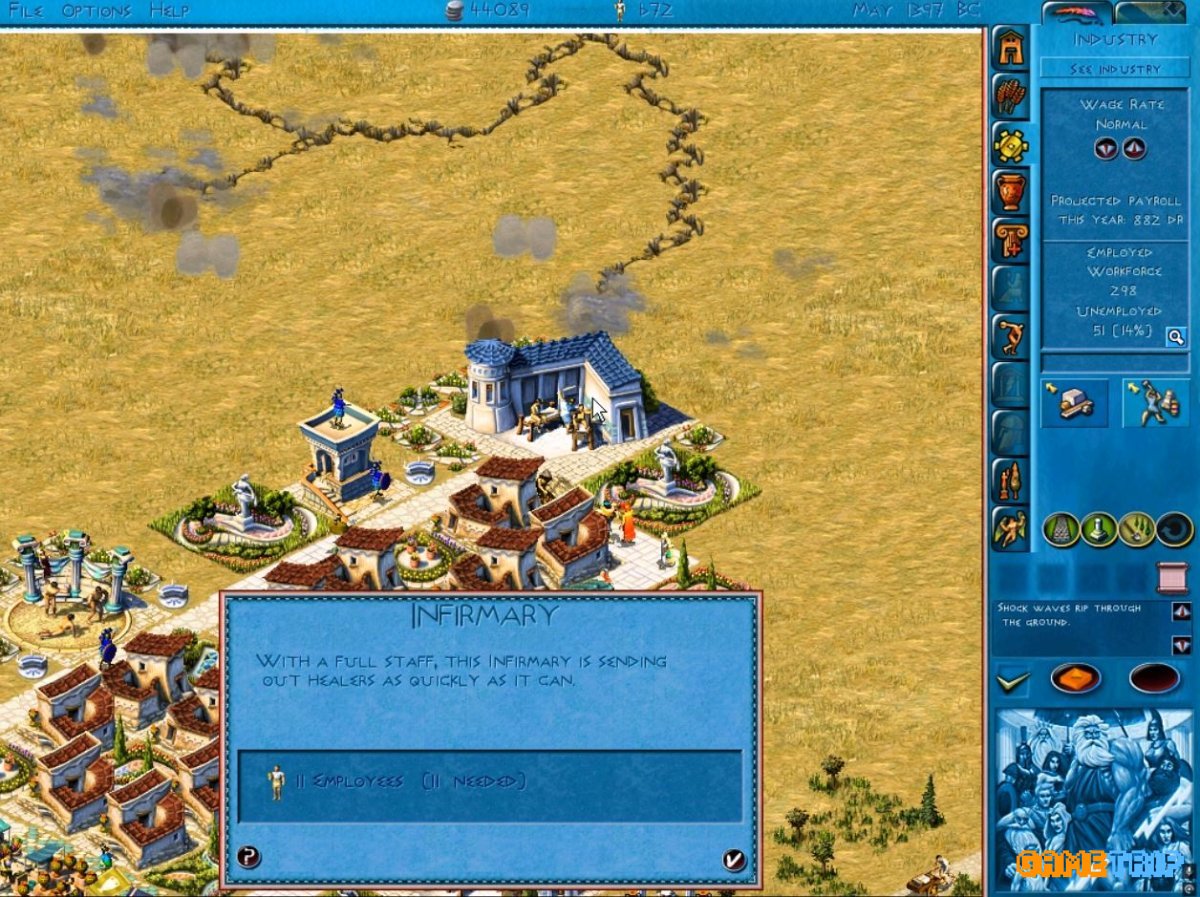
Task: Click the magnifying glass under Unemployed
Action: coord(1176,338)
